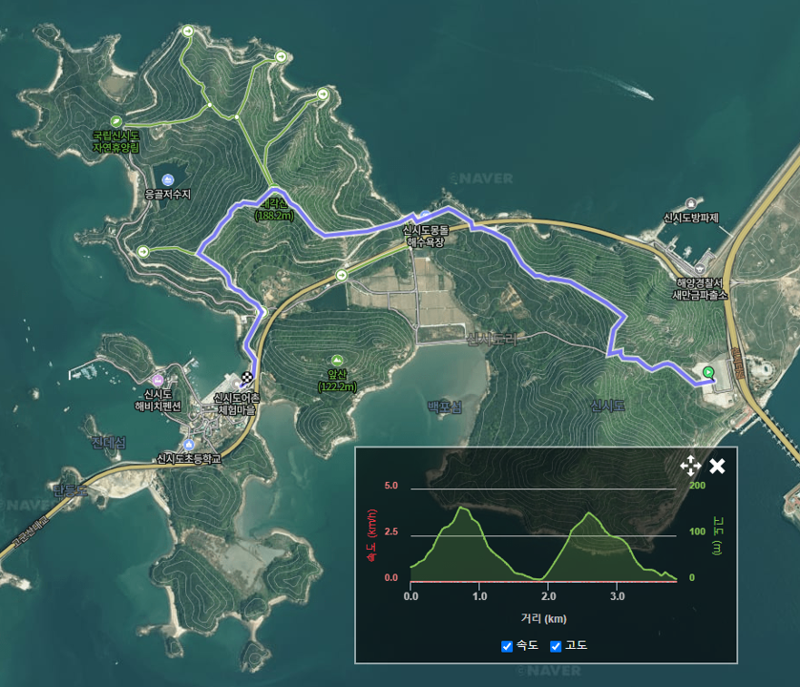Screen dimensions: 800x687
Task: Open the 앞산 (122.2m) peak marker
Action: coord(337,360)
